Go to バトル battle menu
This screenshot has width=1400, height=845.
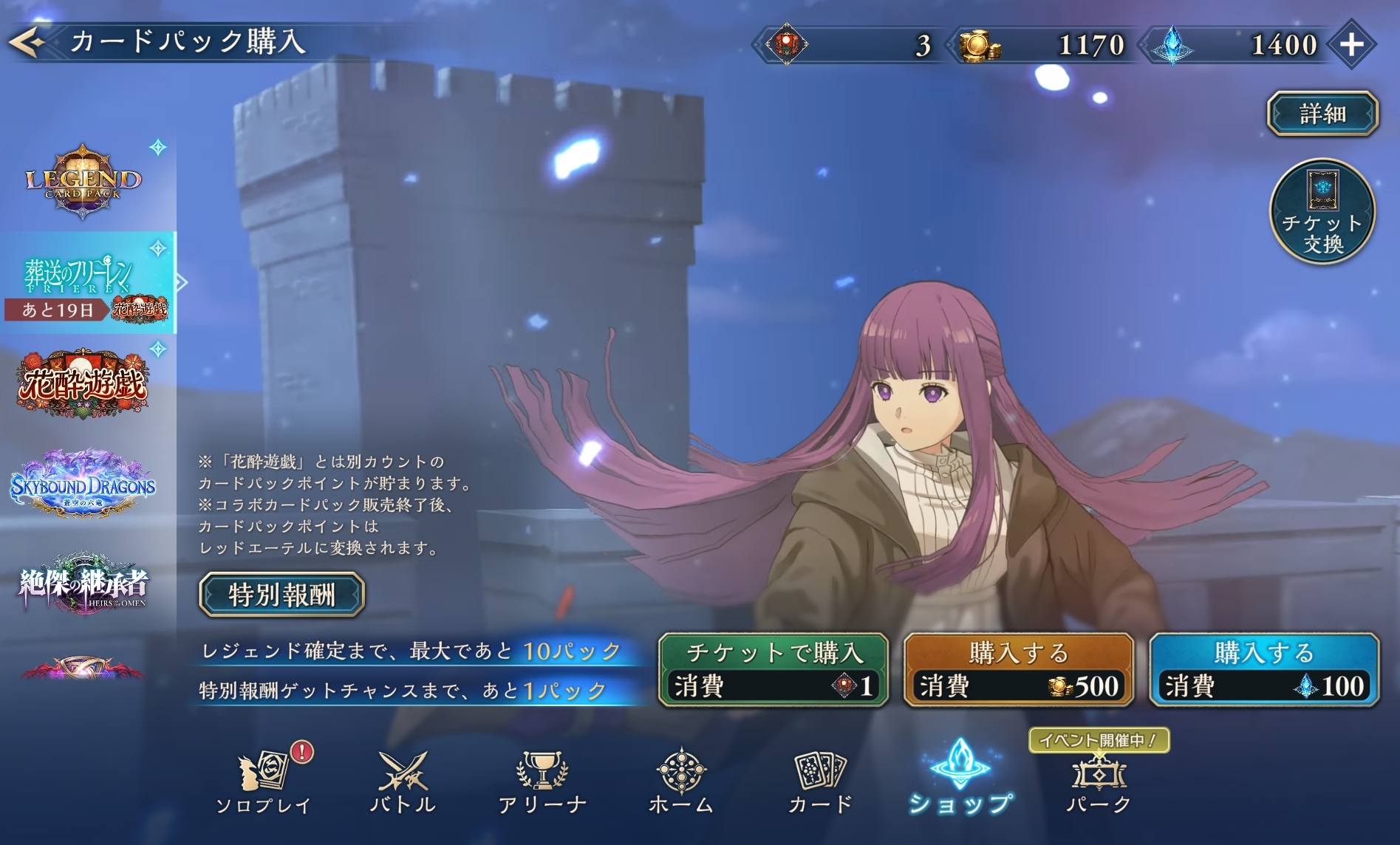pos(403,781)
